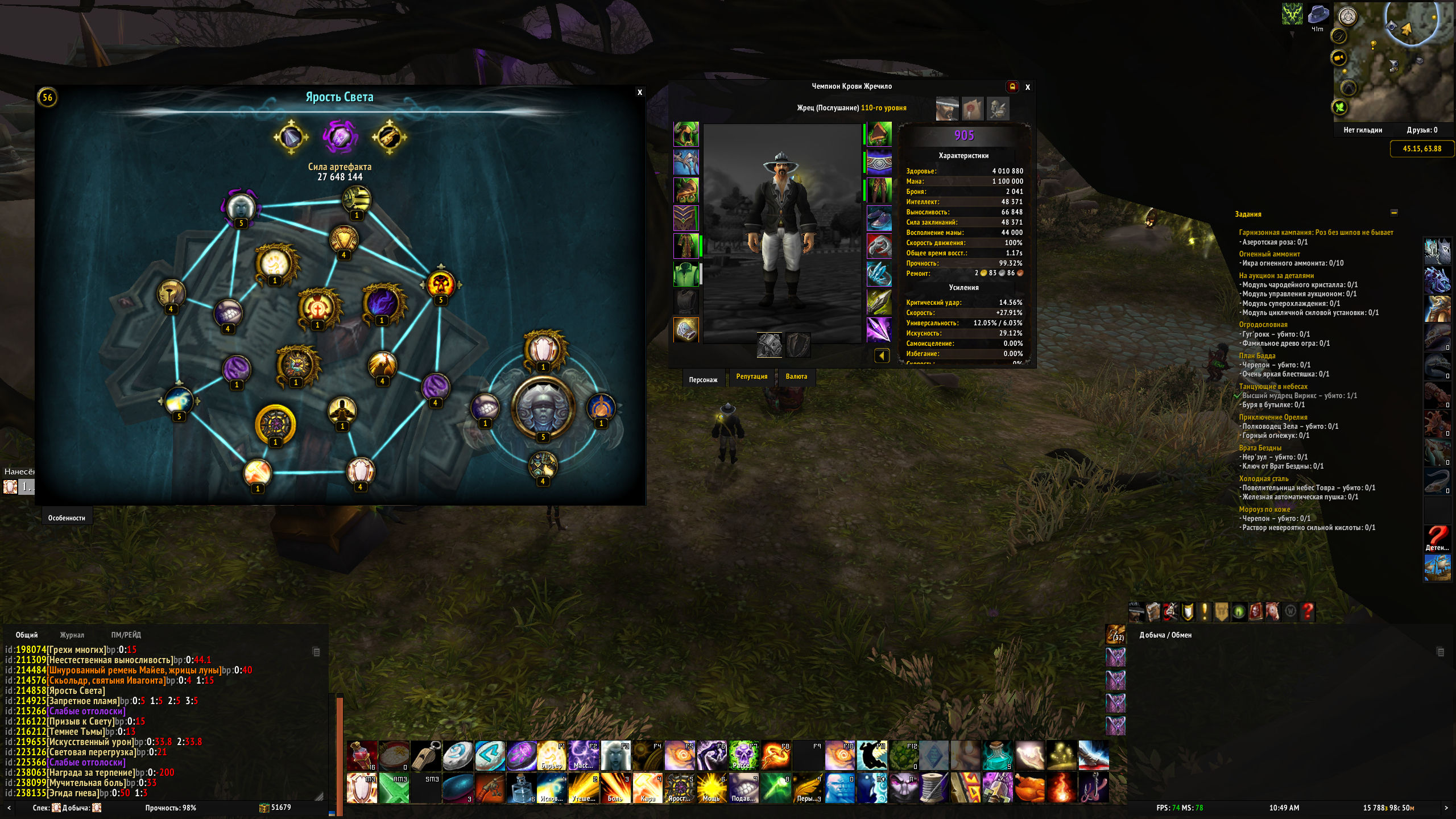Close the character sheet window
Screen dimensions: 1456x819
pos(1028,87)
